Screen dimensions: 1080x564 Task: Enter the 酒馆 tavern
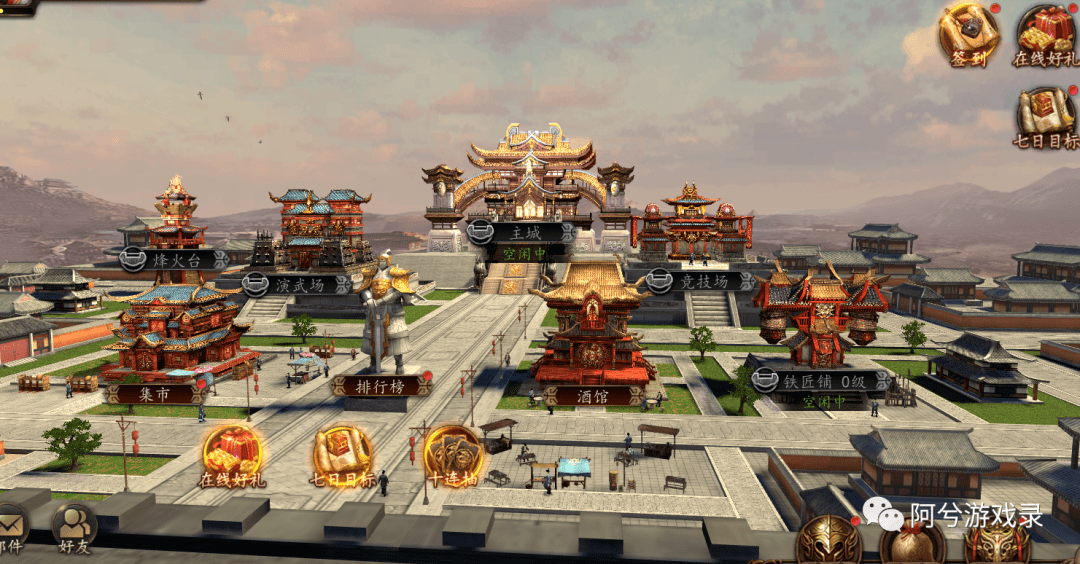(x=592, y=395)
